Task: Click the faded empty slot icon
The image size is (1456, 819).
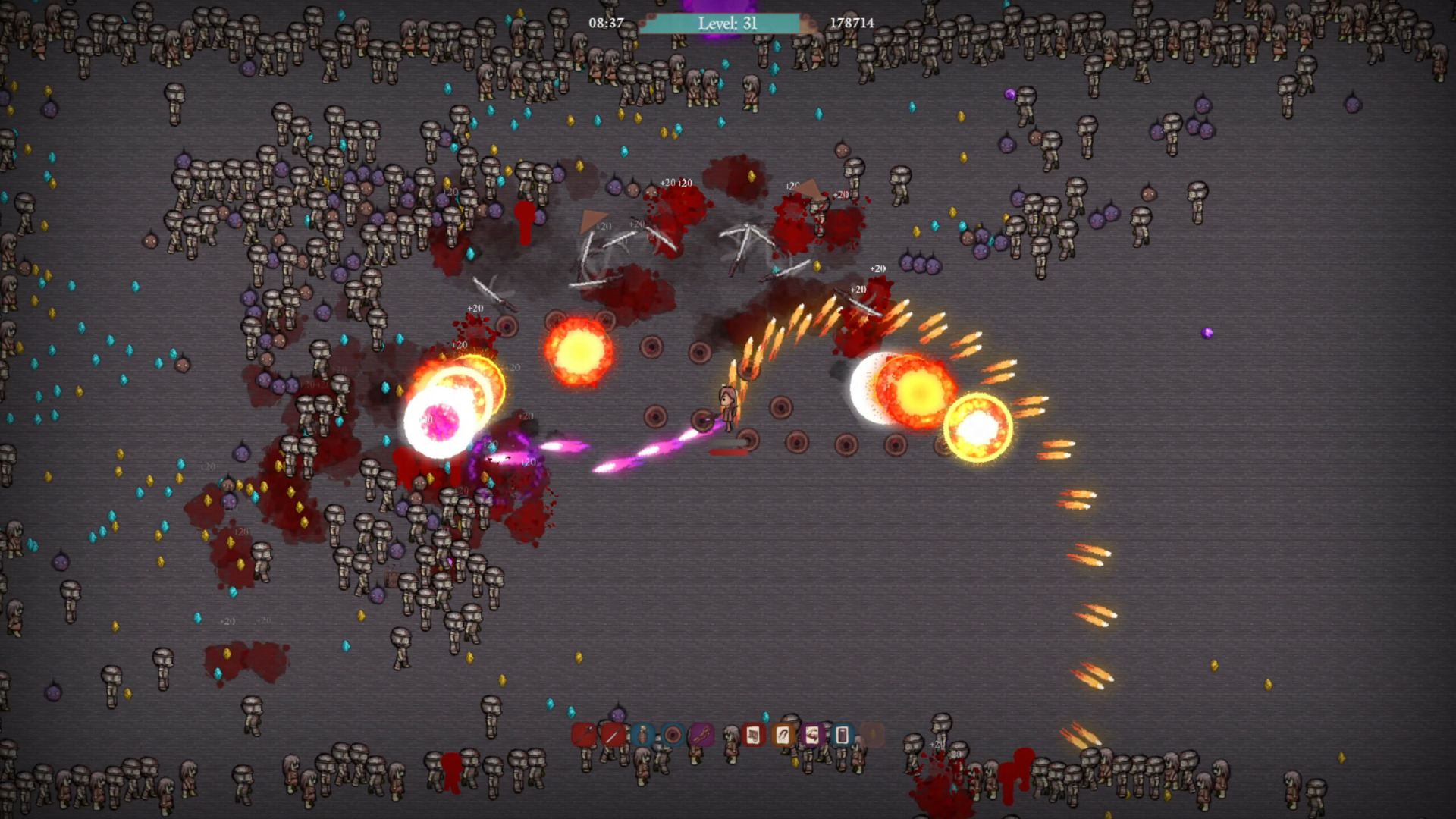Action: (x=872, y=734)
